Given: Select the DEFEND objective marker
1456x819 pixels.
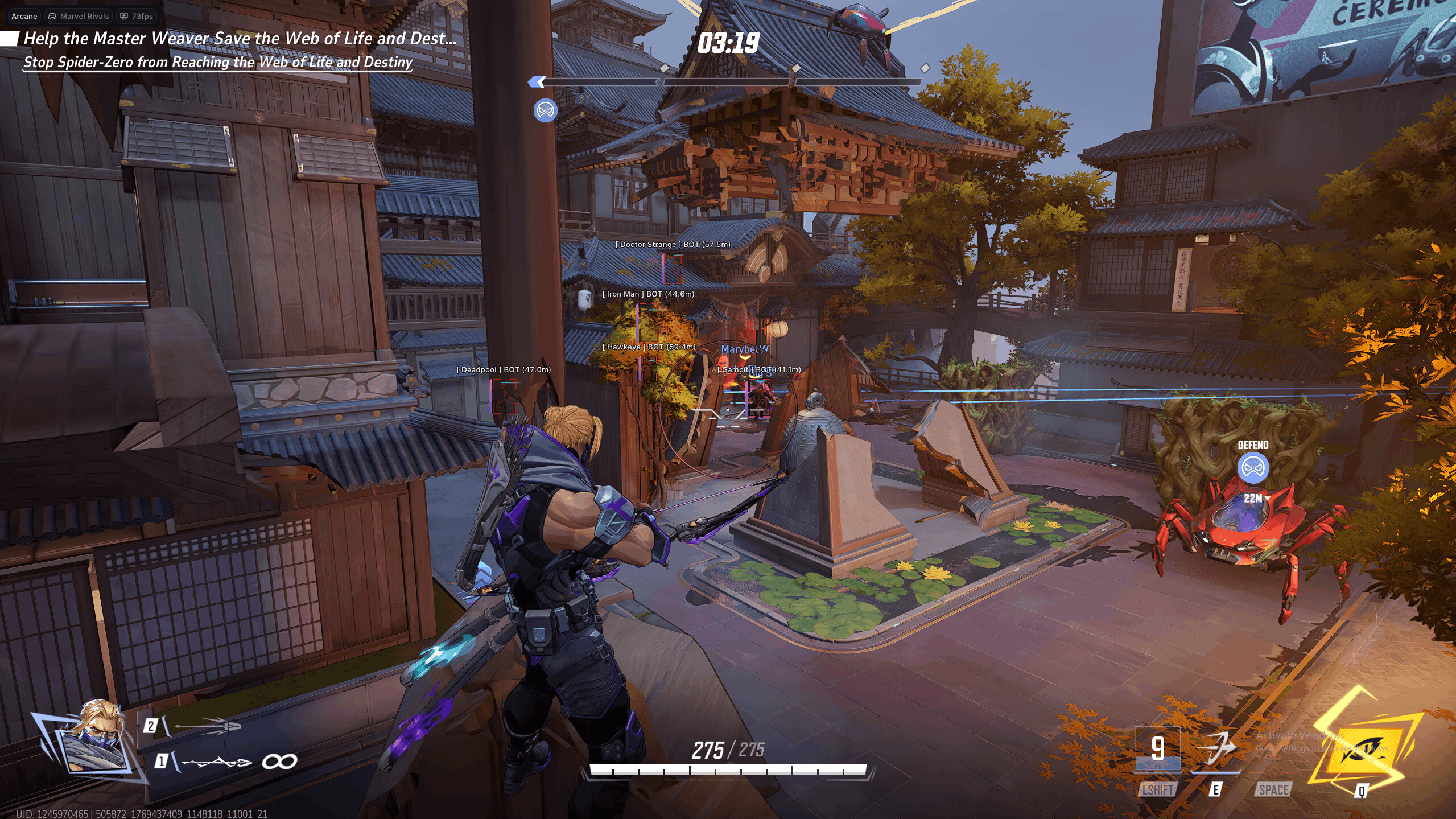Looking at the screenshot, I should [x=1252, y=467].
